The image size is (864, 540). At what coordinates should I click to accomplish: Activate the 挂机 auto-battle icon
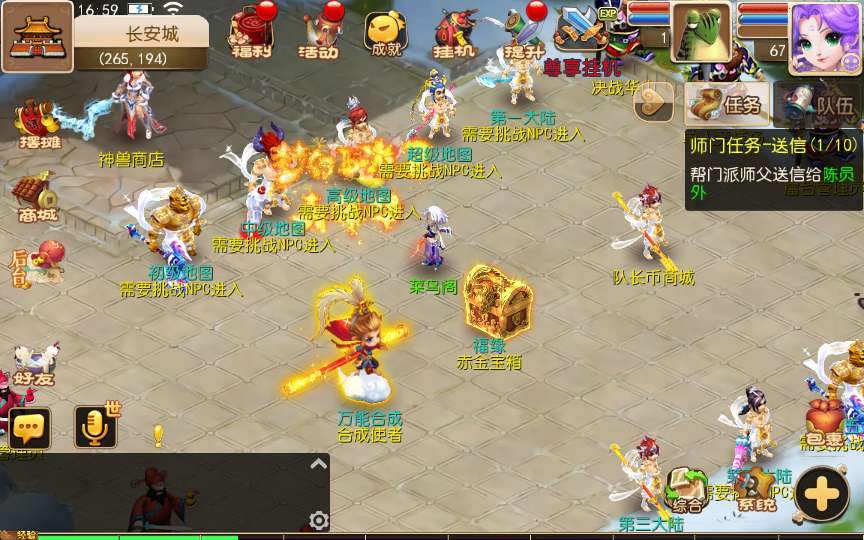(454, 34)
